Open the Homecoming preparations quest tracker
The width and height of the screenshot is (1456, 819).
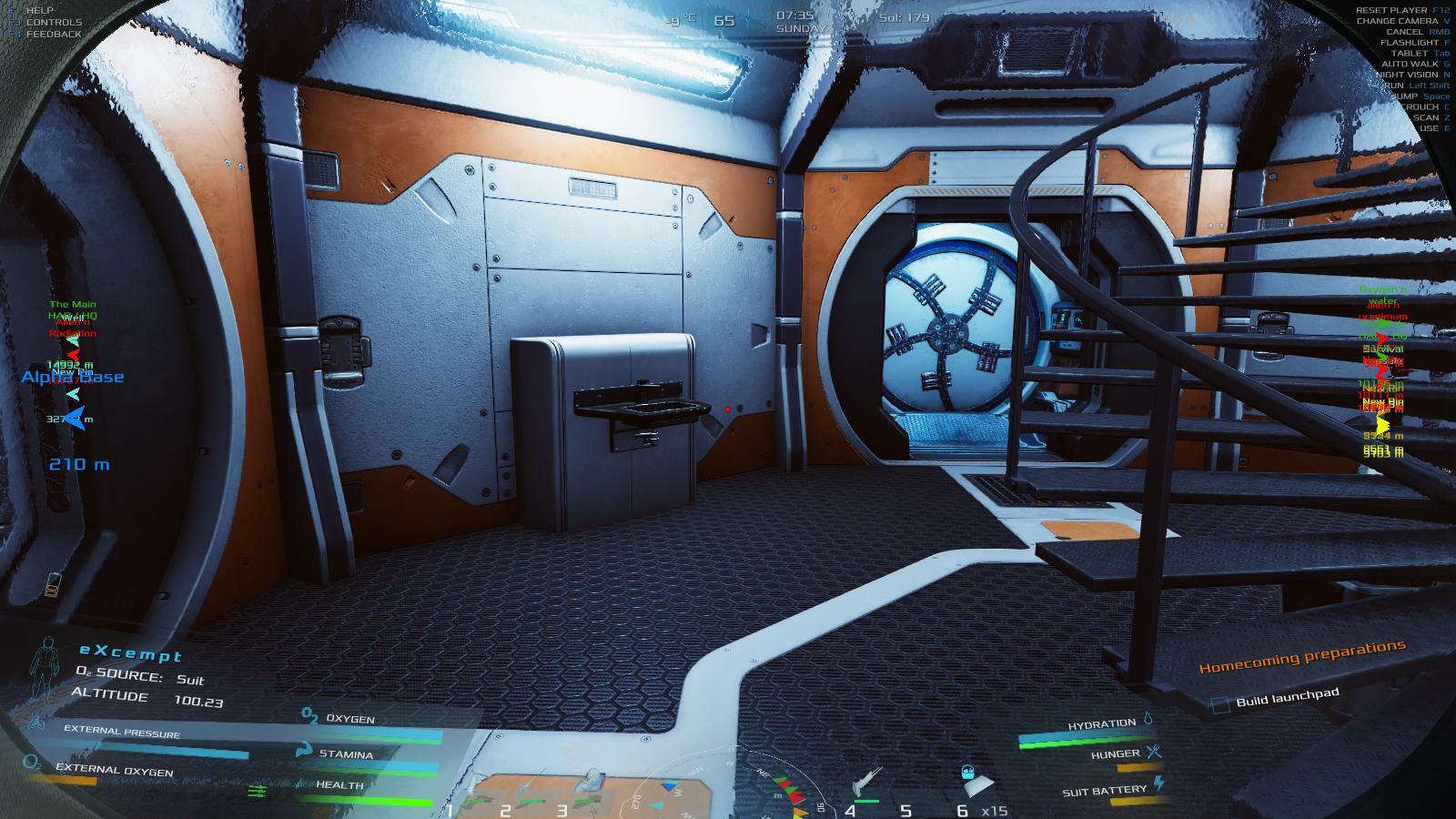click(1301, 655)
